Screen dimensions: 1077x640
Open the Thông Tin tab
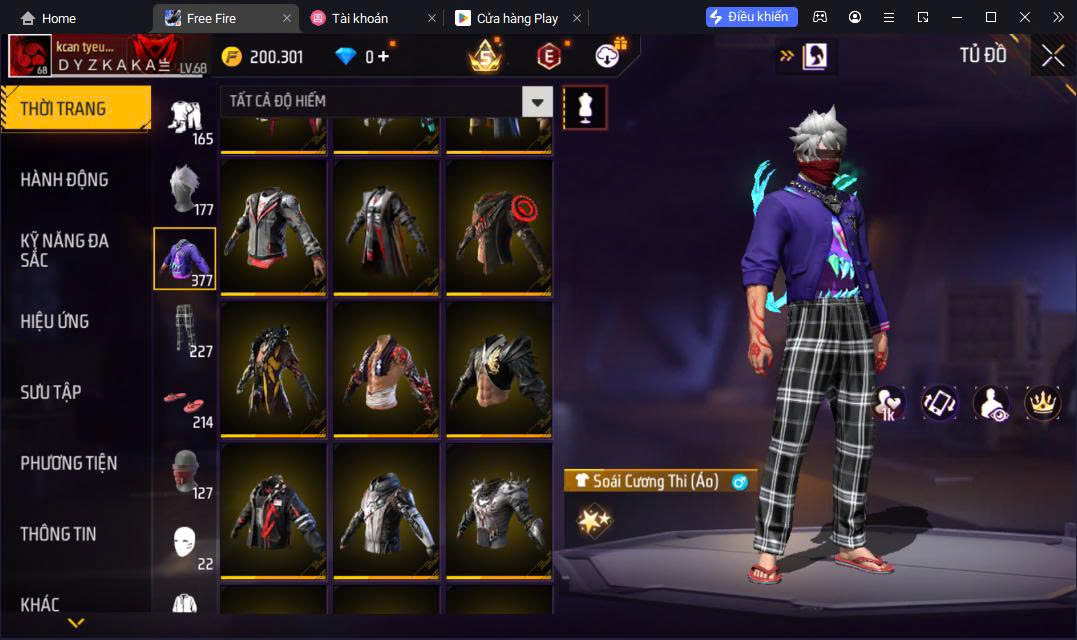point(58,534)
